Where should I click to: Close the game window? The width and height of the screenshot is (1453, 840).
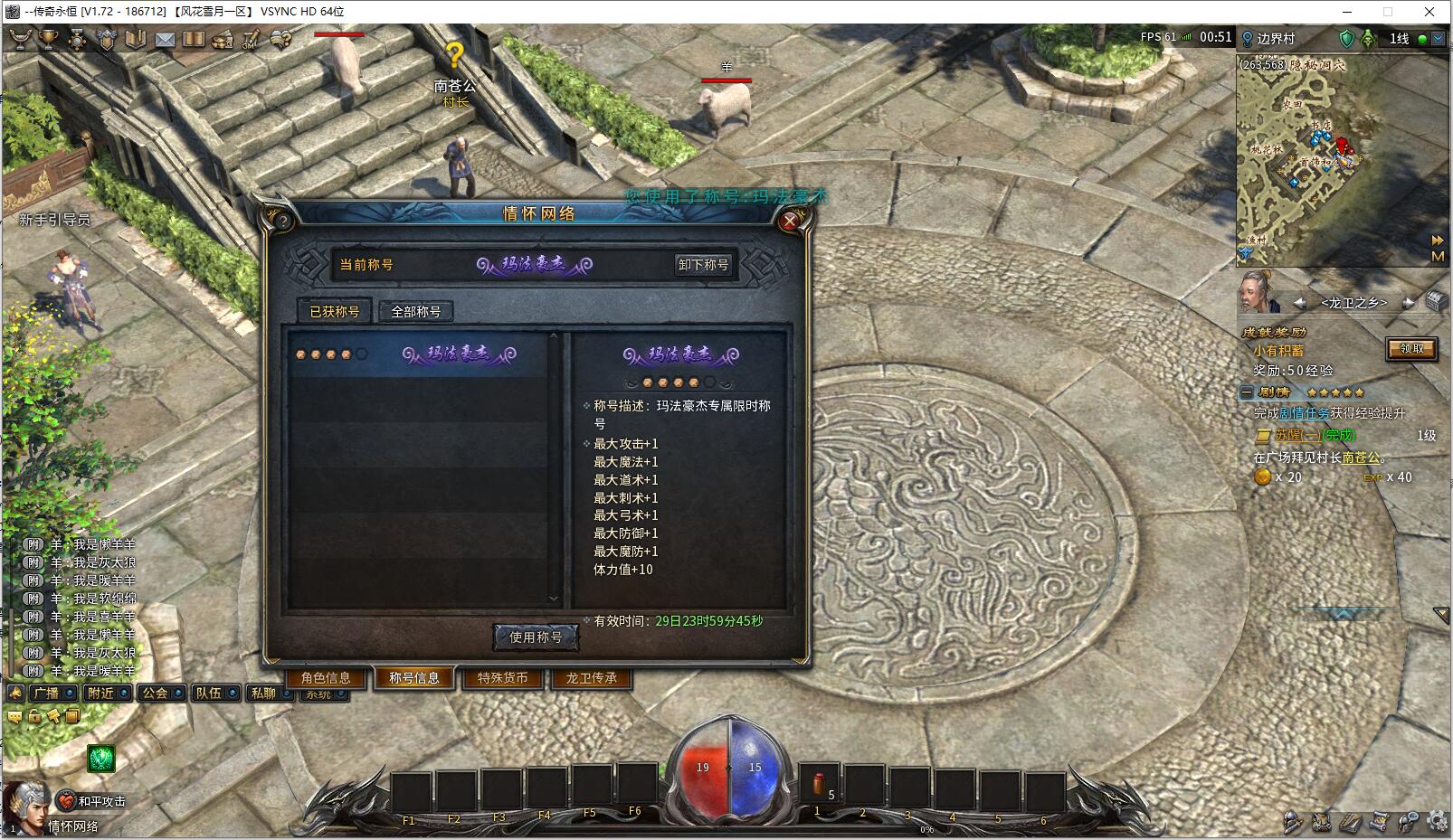[1429, 12]
